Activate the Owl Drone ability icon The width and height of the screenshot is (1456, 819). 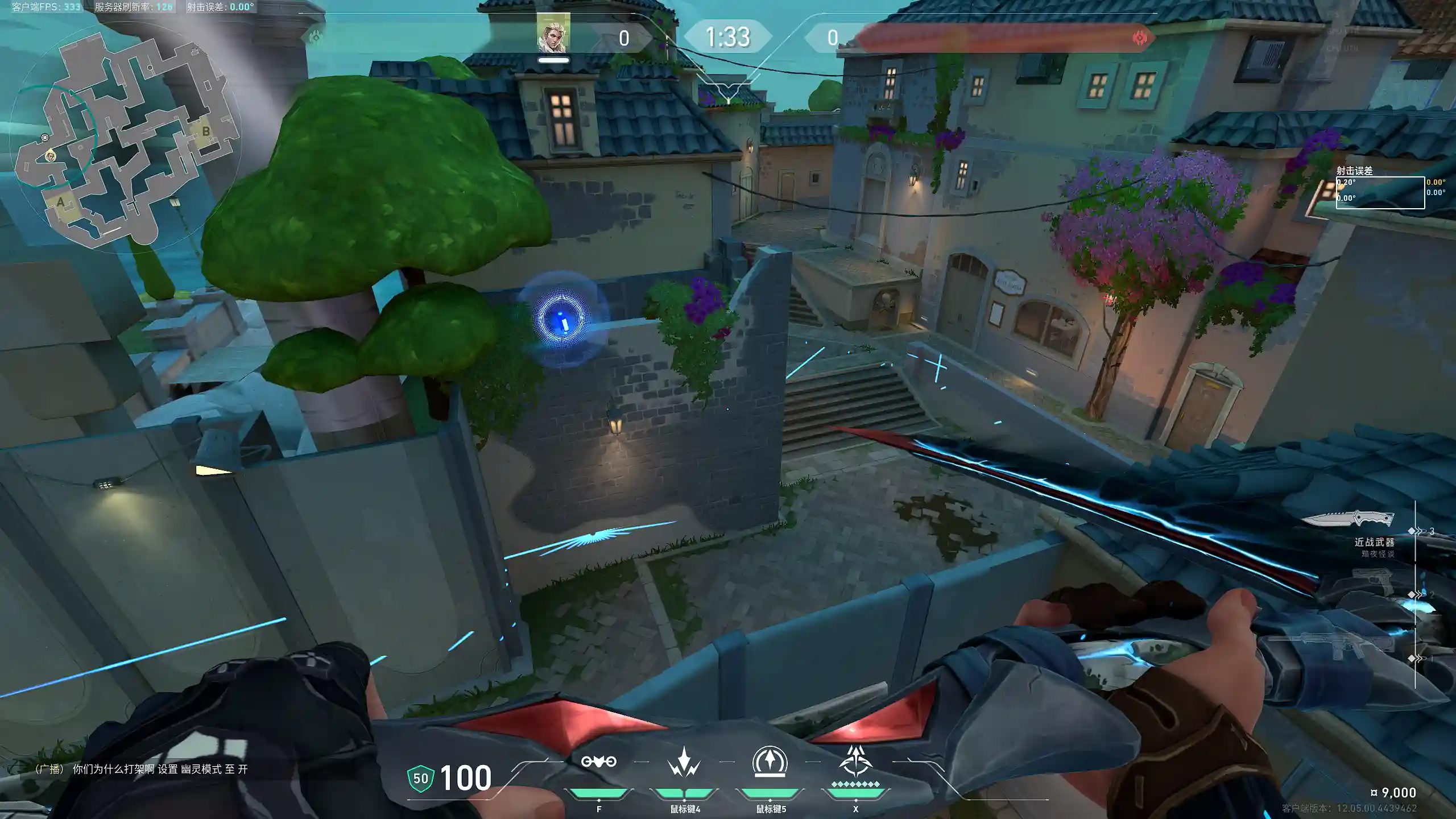point(598,762)
